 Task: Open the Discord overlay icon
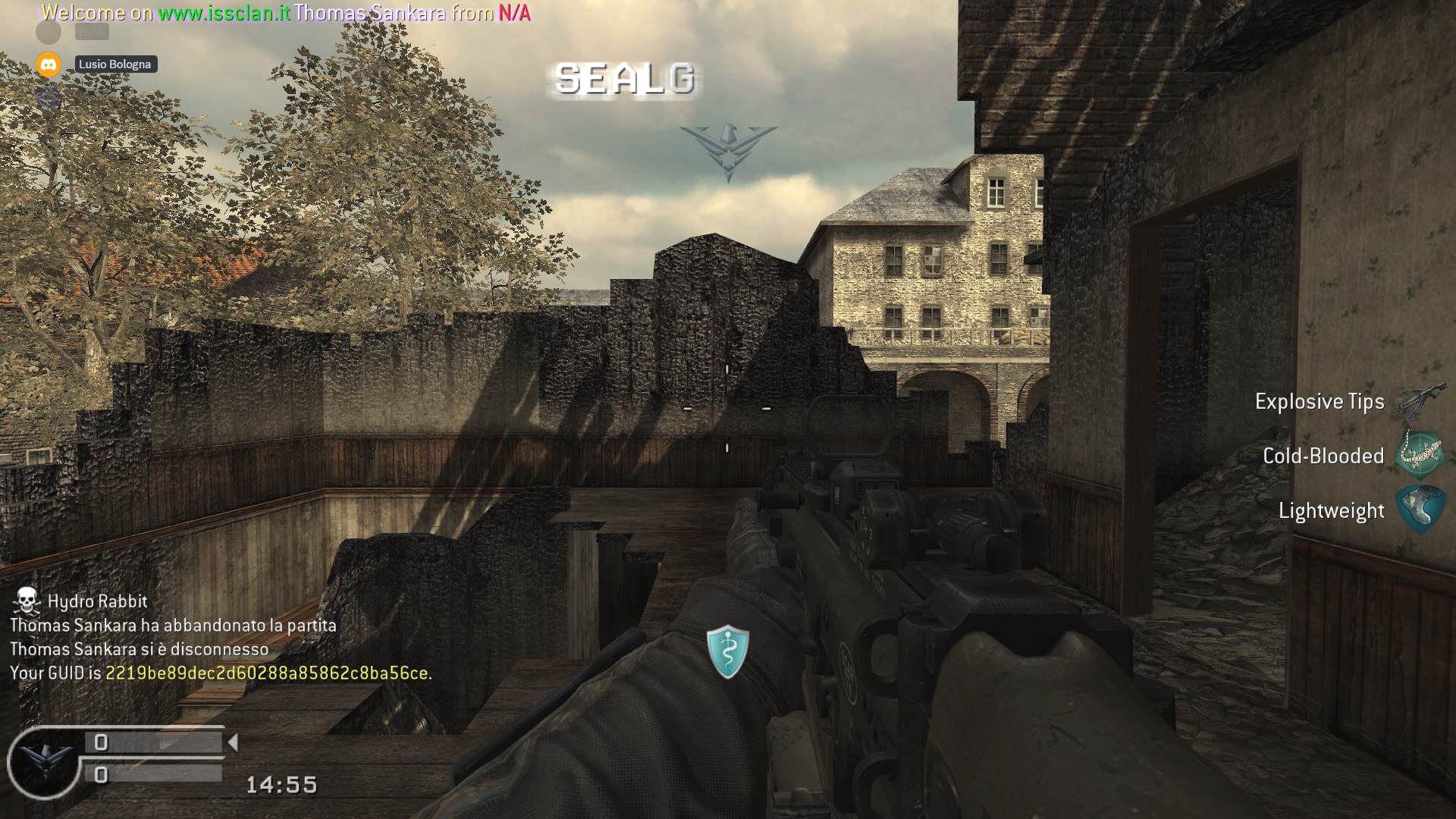pos(49,64)
